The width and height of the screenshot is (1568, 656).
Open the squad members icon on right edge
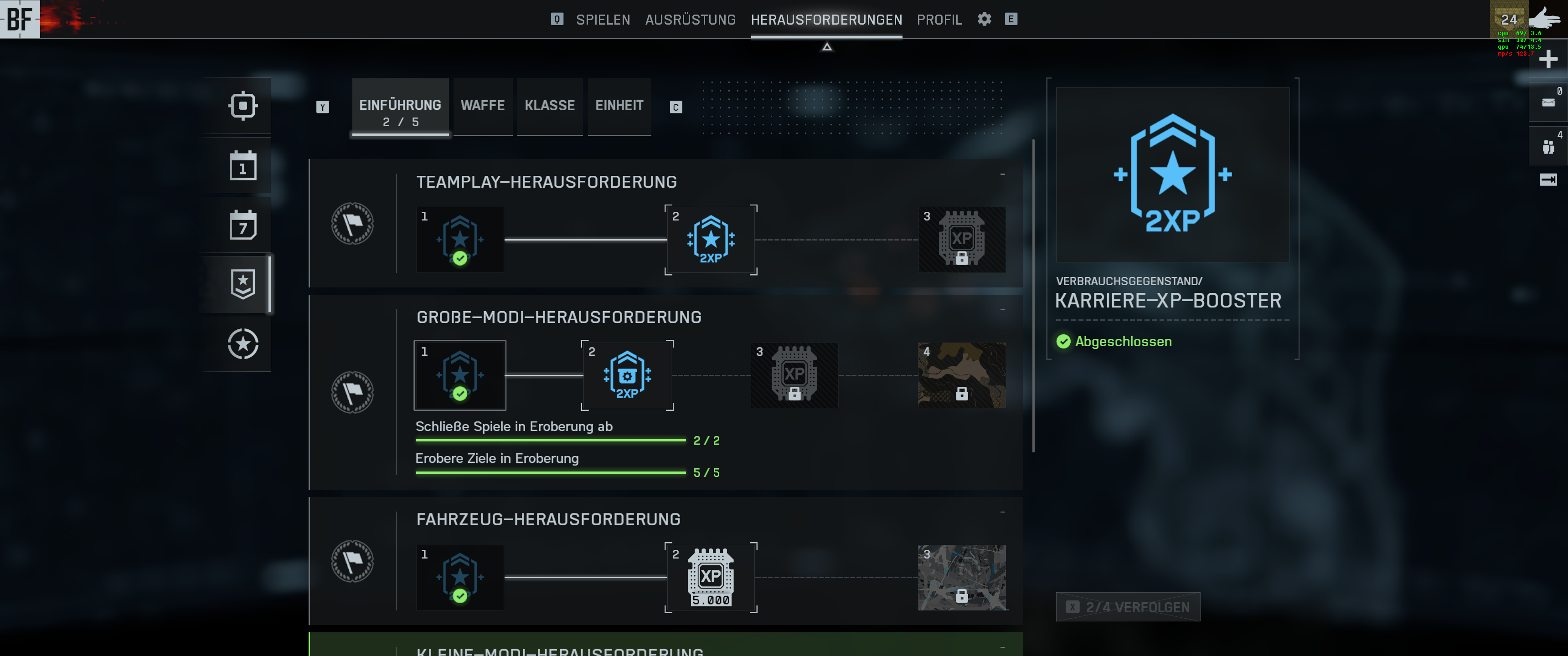[x=1548, y=147]
